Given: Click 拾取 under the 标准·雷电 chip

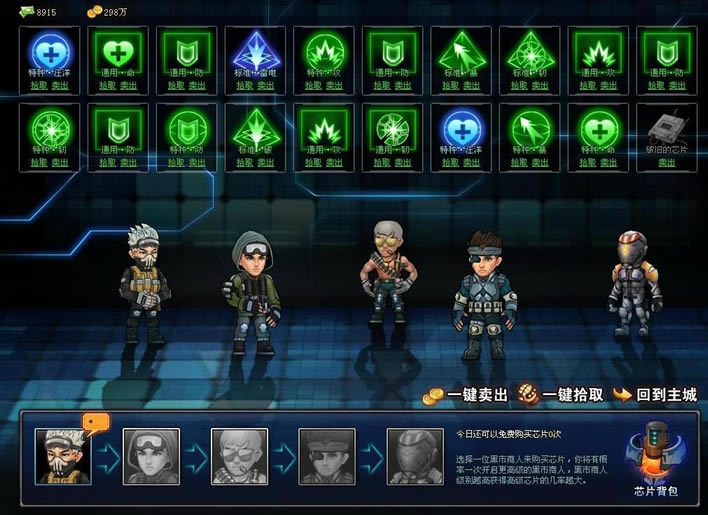Looking at the screenshot, I should [246, 85].
